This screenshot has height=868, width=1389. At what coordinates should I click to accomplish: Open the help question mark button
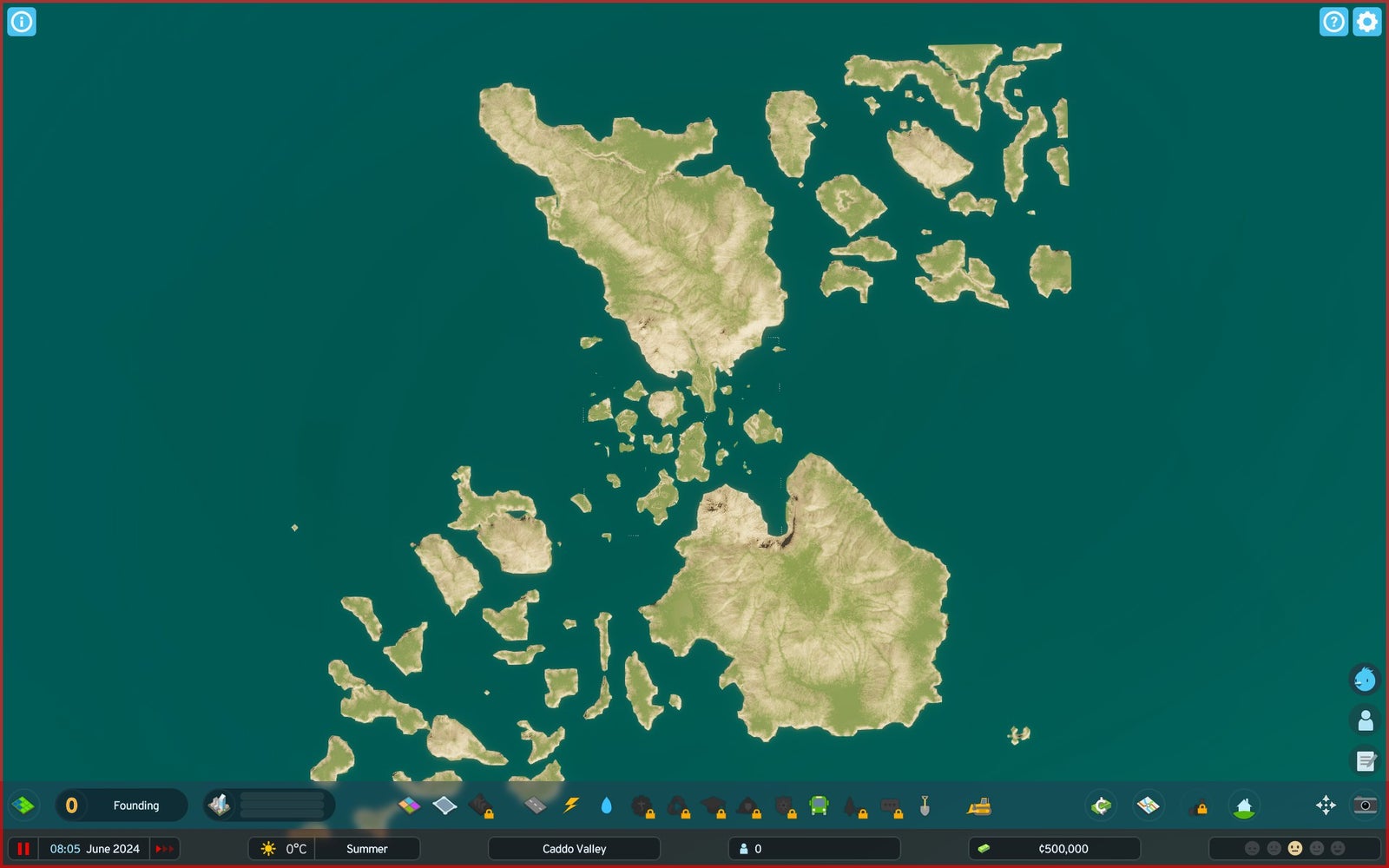coord(1333,22)
